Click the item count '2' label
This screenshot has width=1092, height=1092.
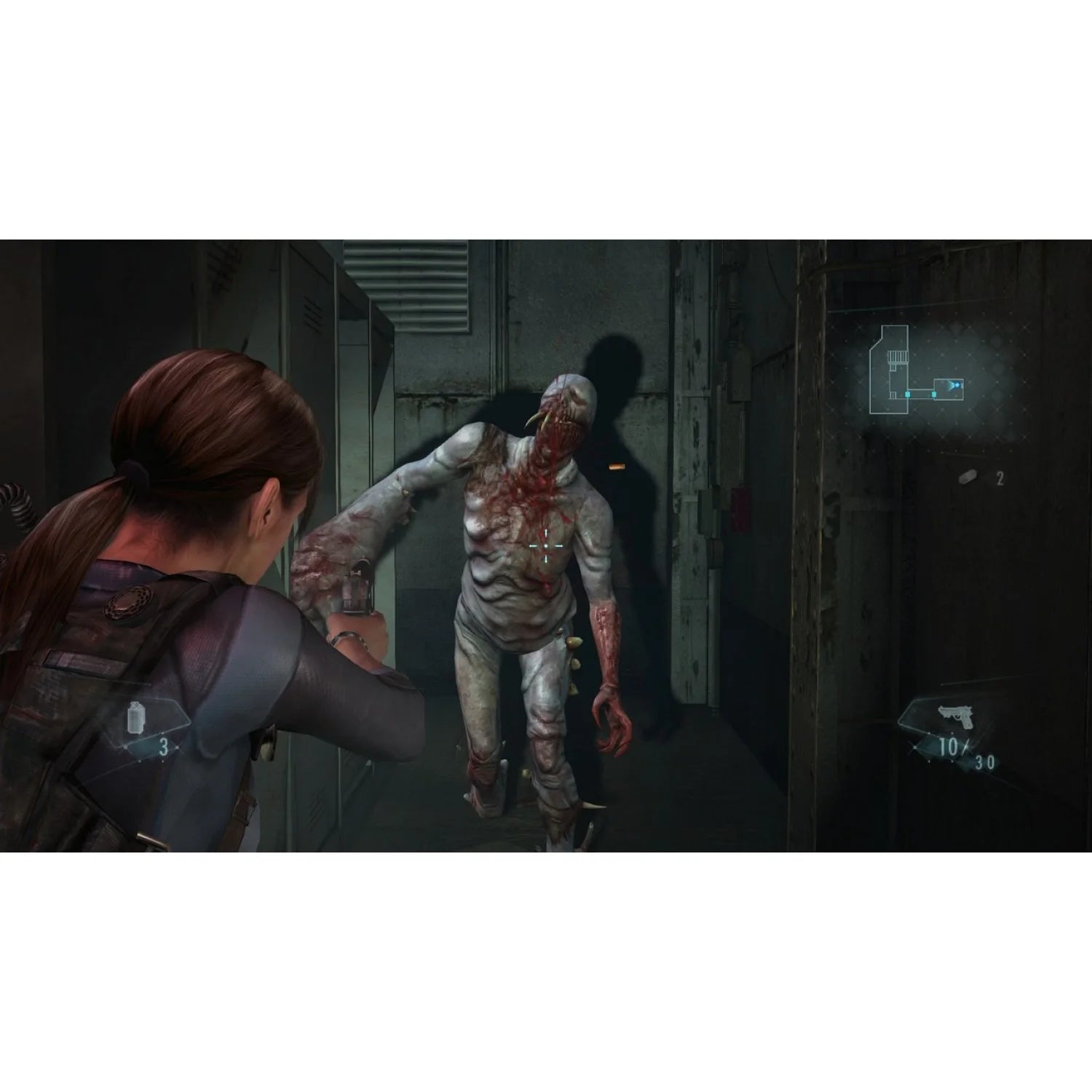[x=1000, y=478]
